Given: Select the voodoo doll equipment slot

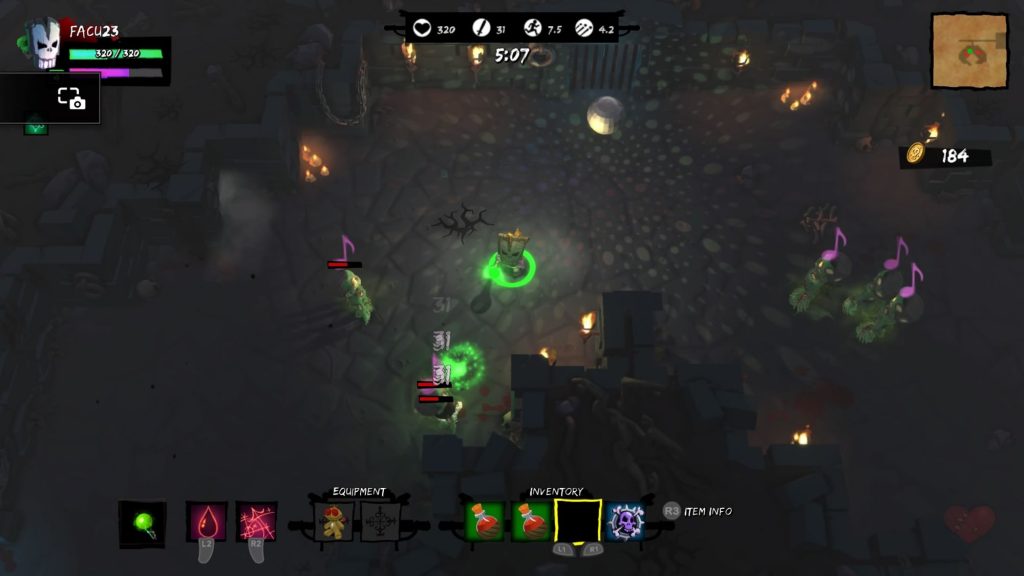Looking at the screenshot, I should (334, 522).
